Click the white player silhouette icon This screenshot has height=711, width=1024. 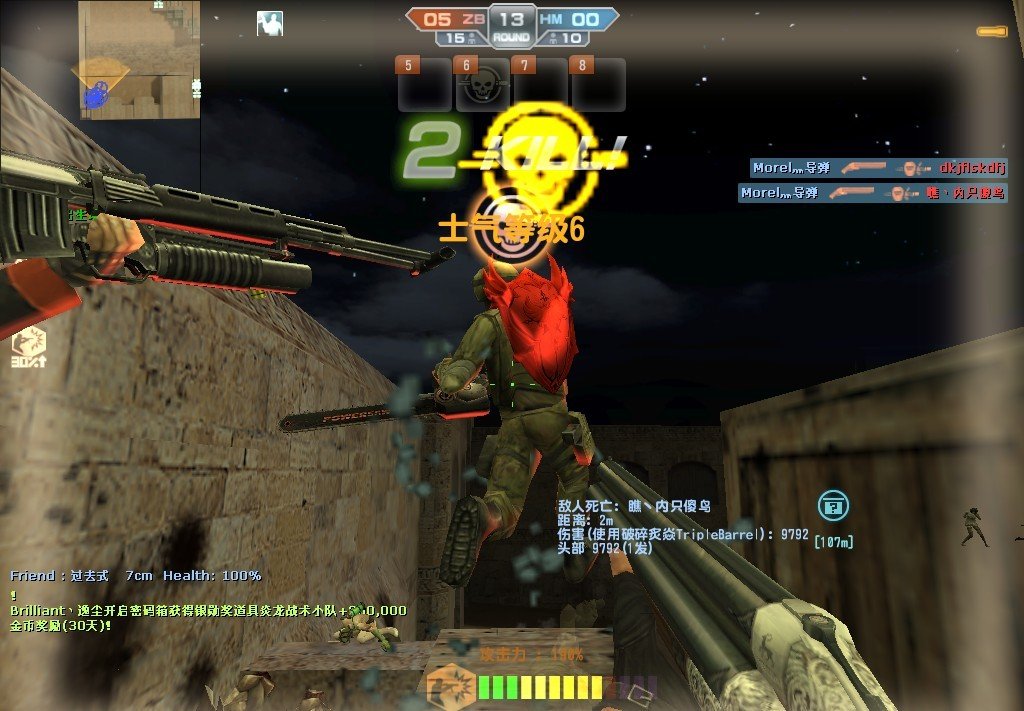tap(269, 23)
